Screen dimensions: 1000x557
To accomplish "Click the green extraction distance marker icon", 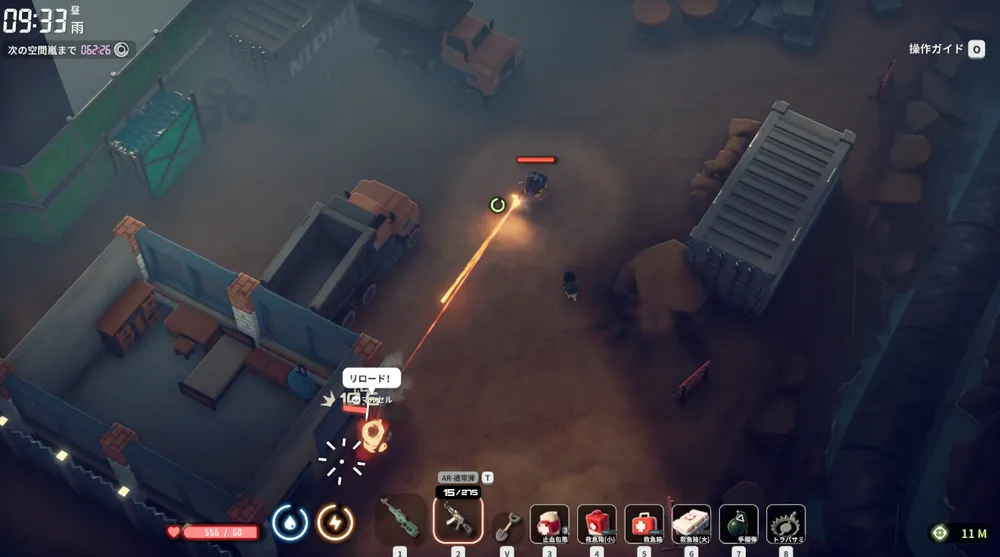I will pos(939,533).
